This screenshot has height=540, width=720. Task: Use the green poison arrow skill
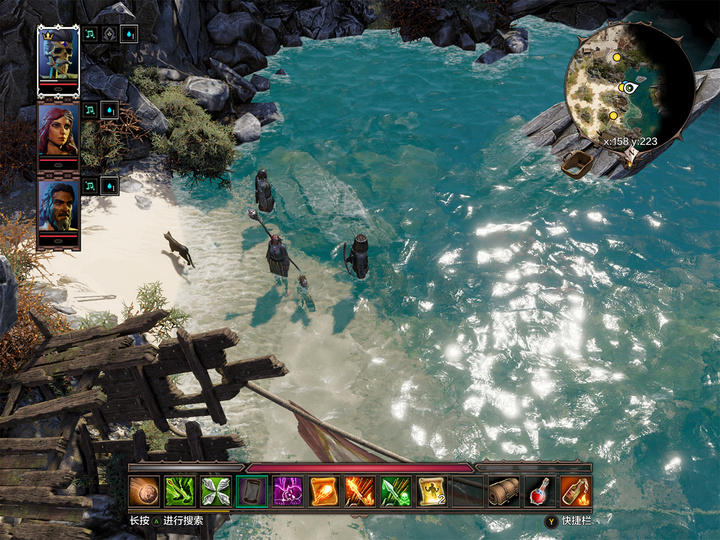click(x=396, y=491)
